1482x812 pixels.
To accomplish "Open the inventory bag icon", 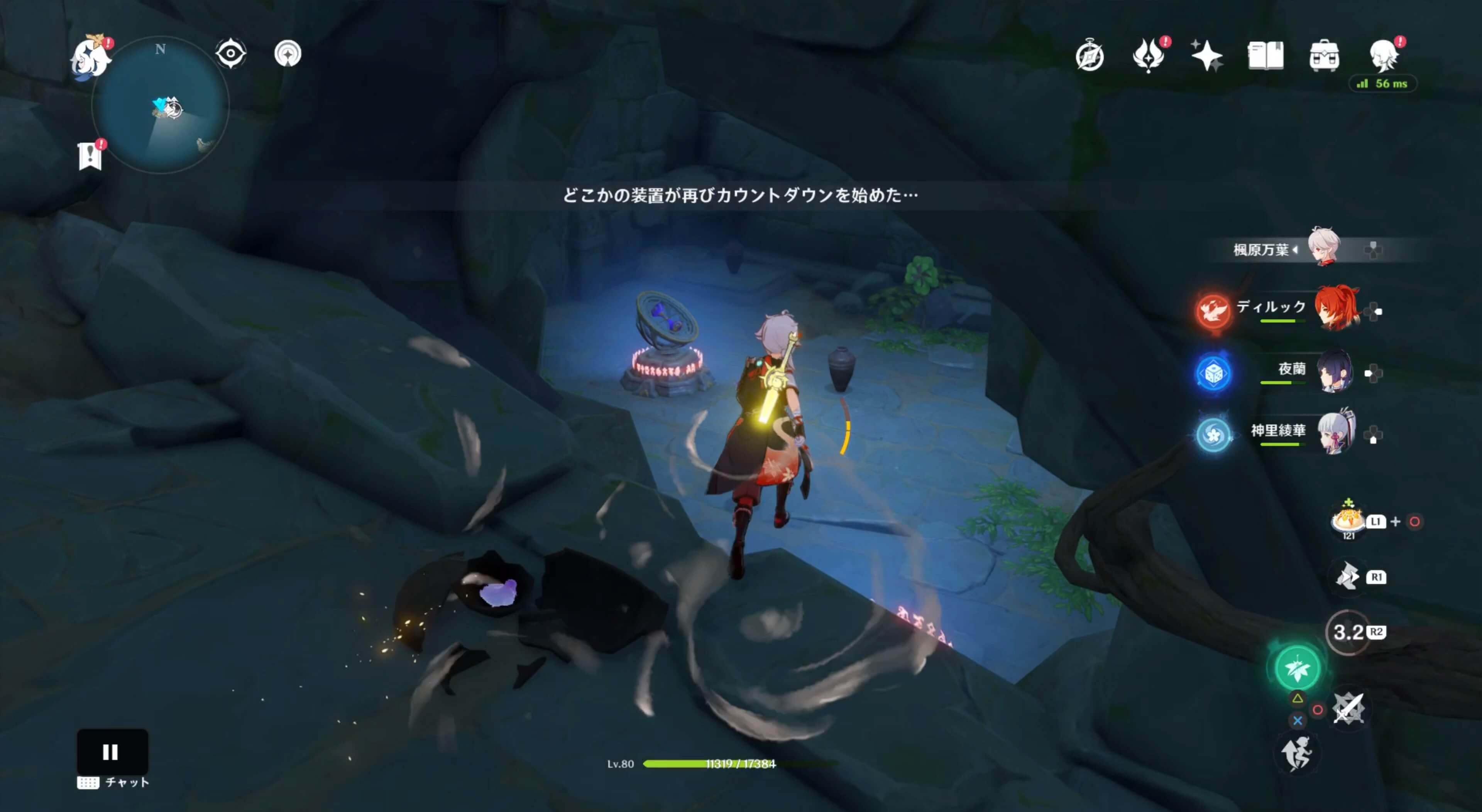I will [1325, 55].
